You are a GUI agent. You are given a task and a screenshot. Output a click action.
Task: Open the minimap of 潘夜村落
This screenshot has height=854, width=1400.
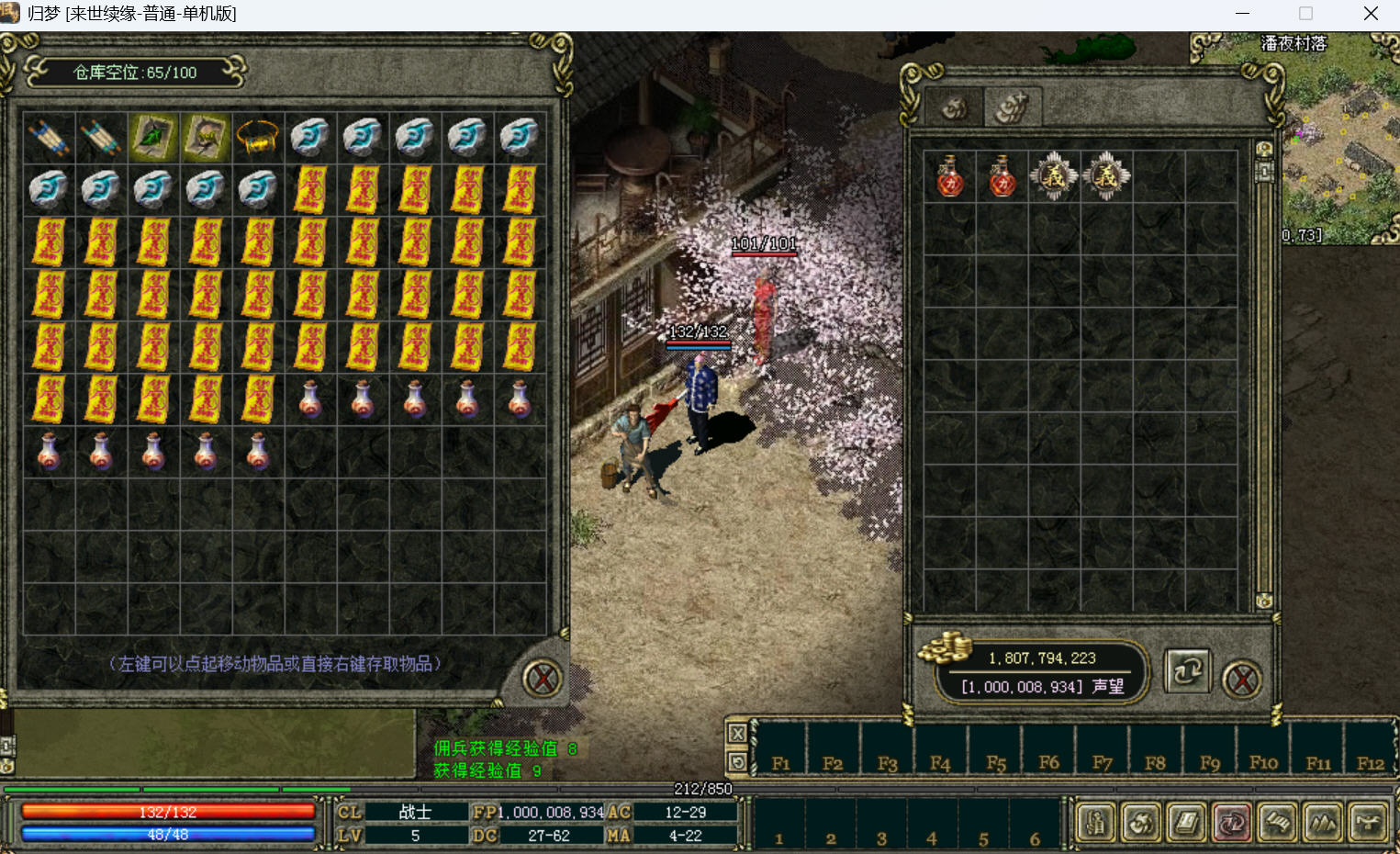click(x=1340, y=138)
